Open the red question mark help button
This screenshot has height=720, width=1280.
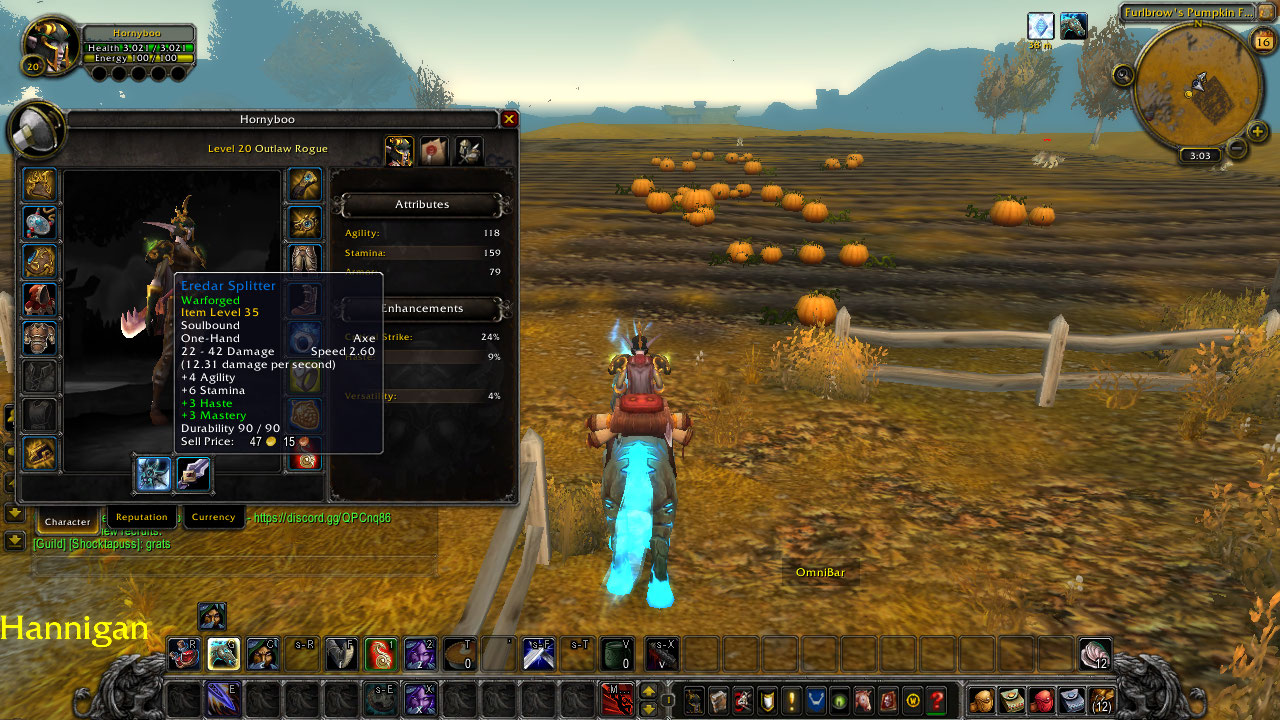pyautogui.click(x=936, y=699)
